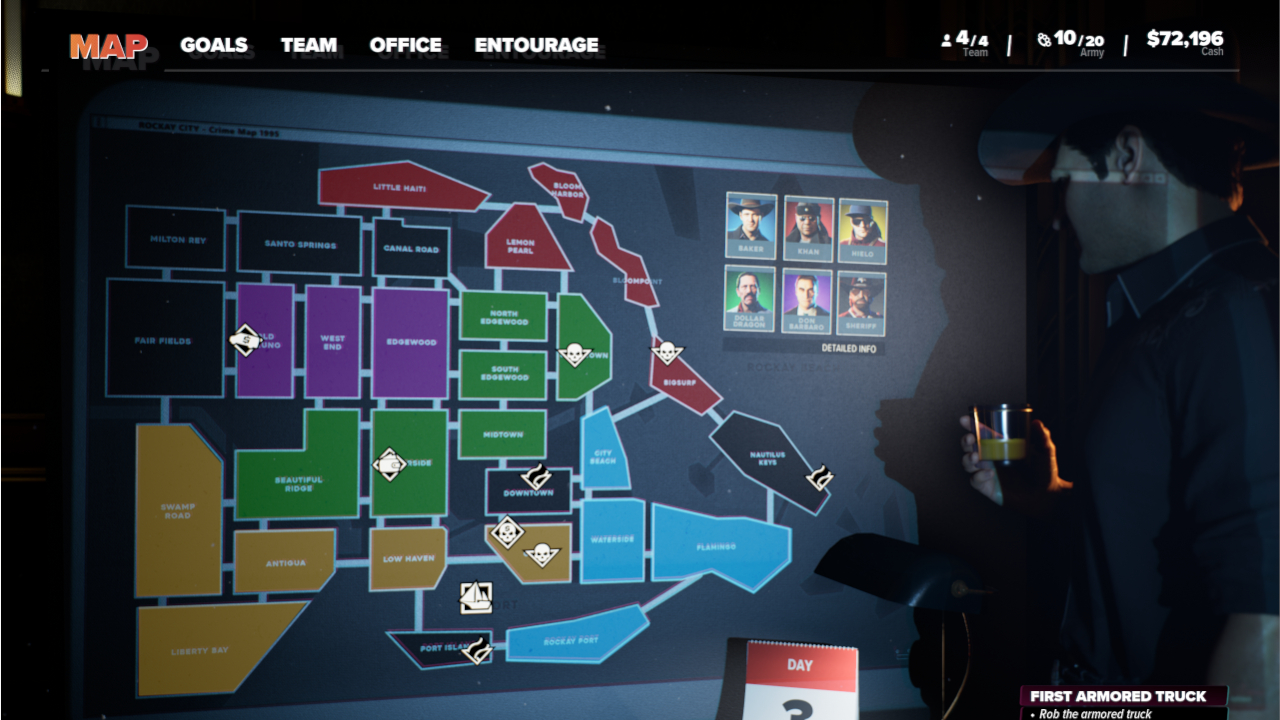Show the Entourage tab
This screenshot has width=1280, height=720.
tap(536, 45)
